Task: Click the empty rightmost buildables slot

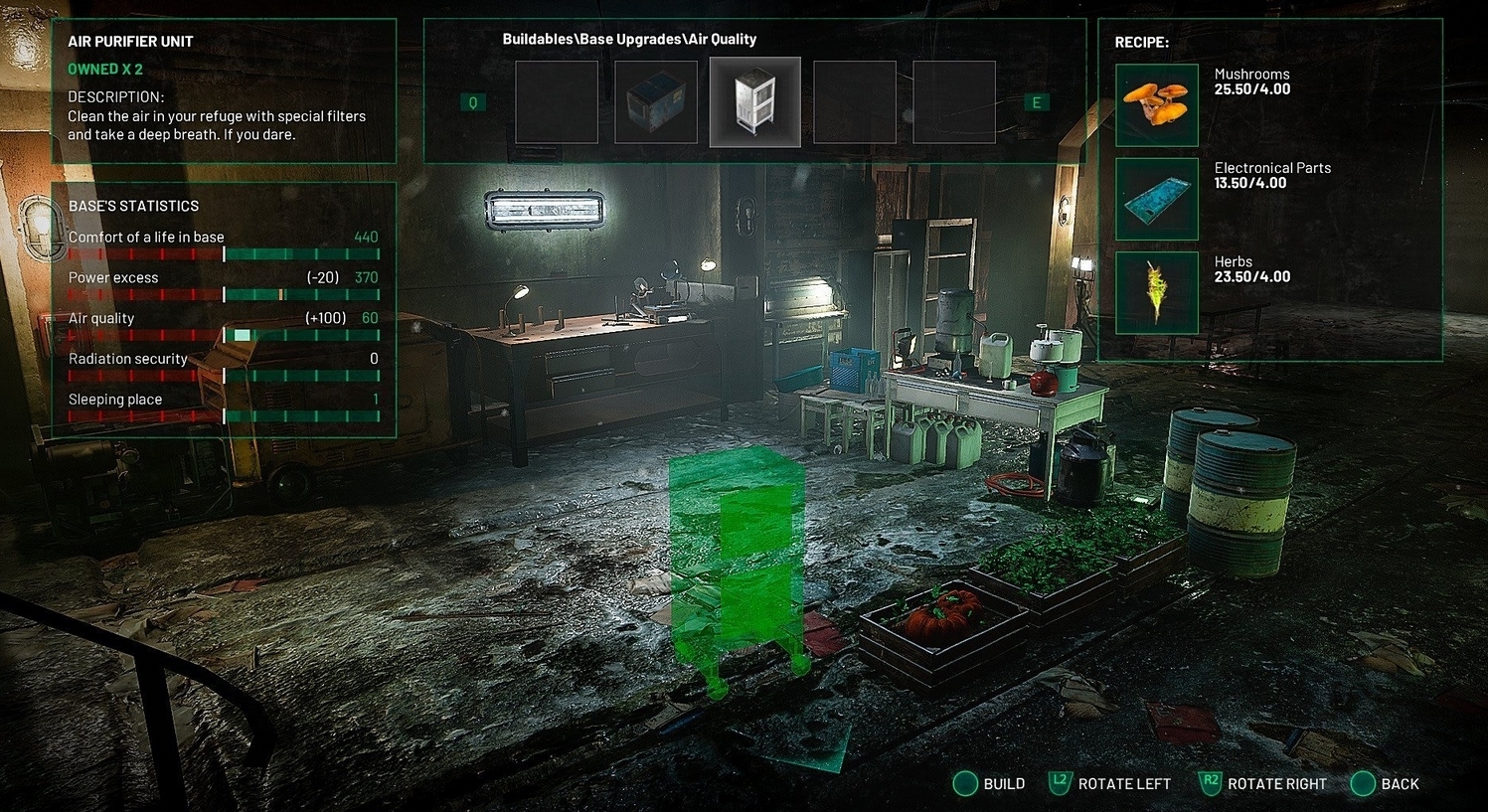Action: pos(954,102)
